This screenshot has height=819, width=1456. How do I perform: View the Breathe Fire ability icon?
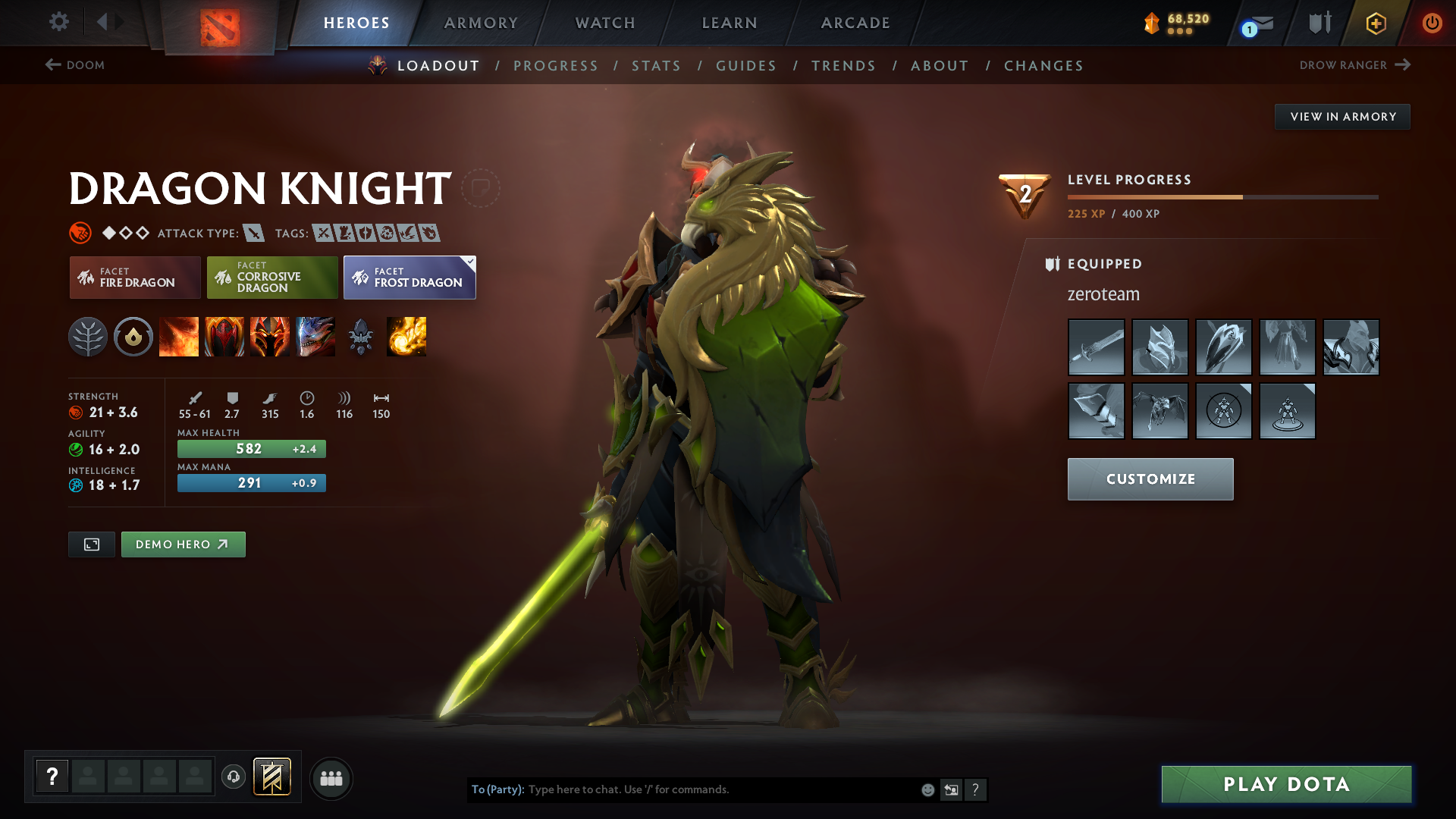click(179, 337)
